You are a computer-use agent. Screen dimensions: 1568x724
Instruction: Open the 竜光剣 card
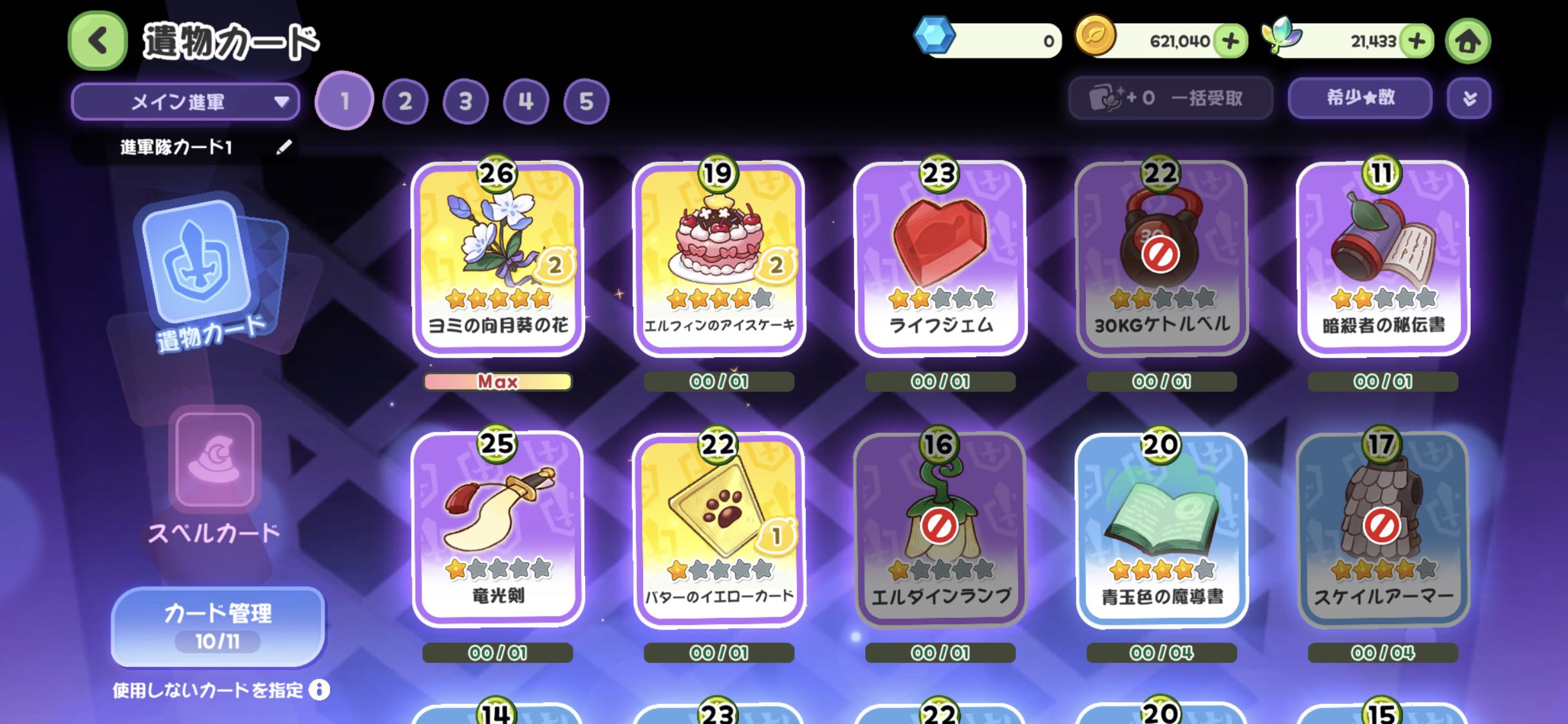point(498,529)
